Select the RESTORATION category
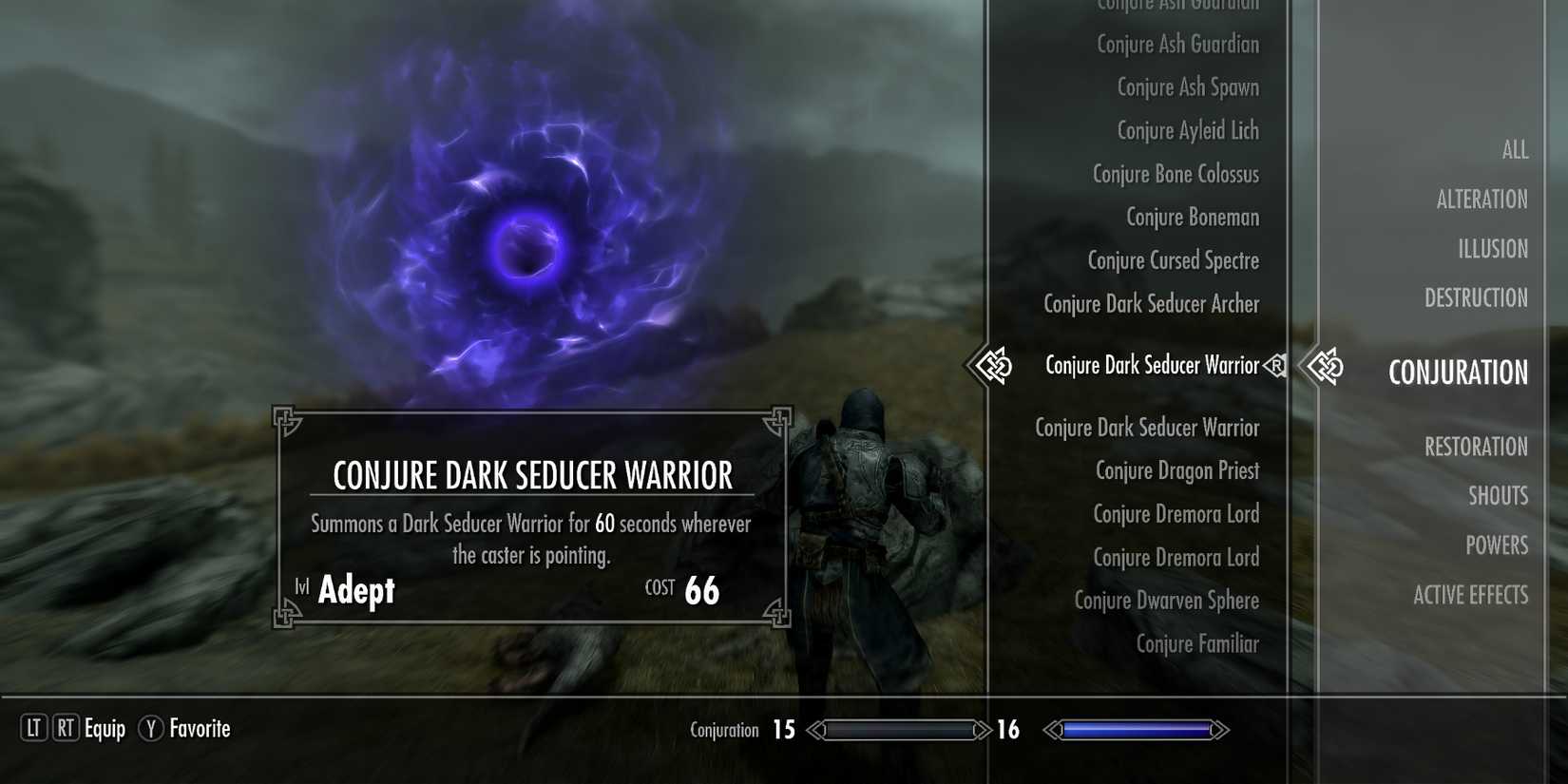Viewport: 1568px width, 784px height. [1476, 447]
